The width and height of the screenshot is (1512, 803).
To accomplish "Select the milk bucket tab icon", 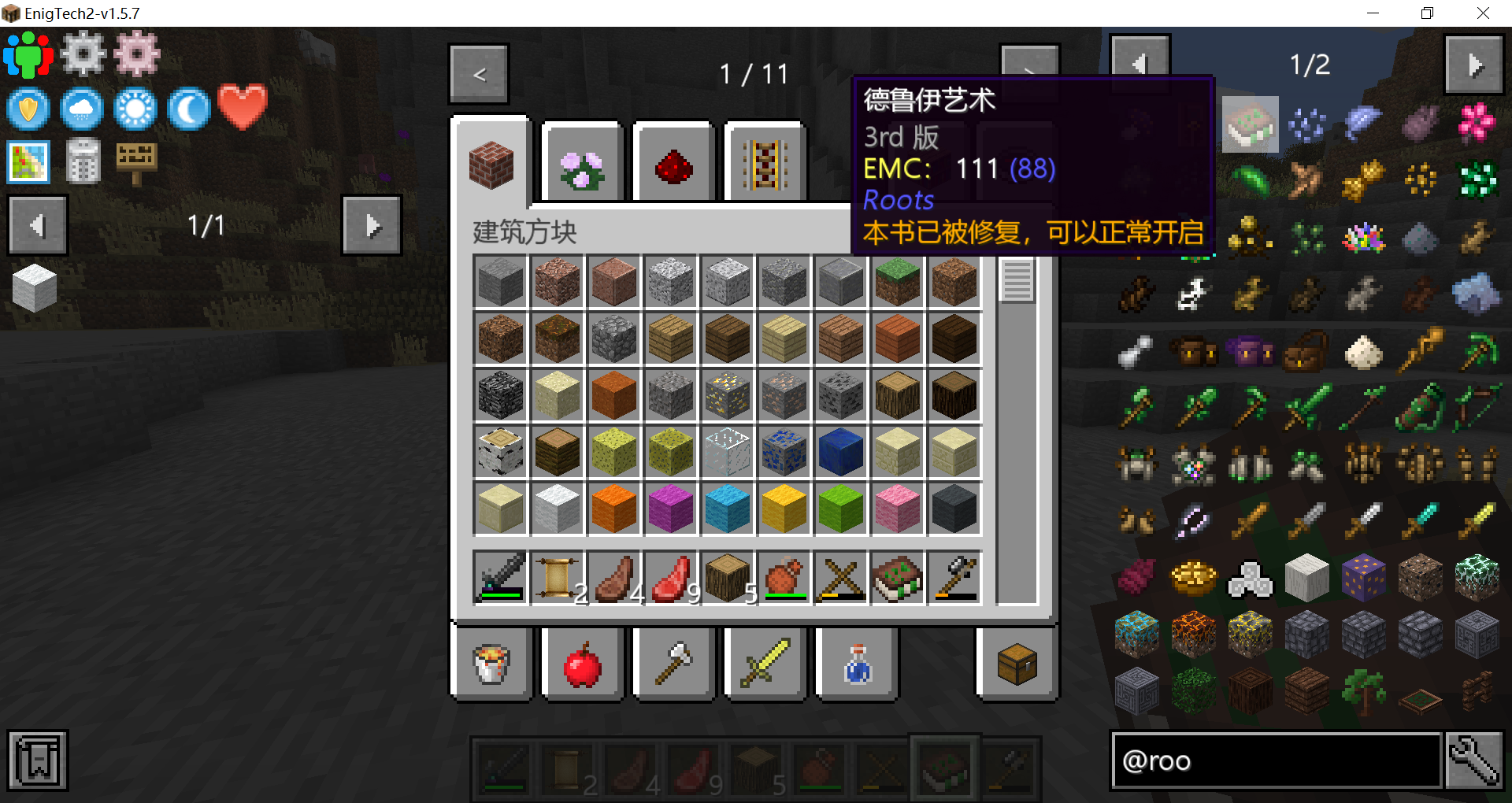I will (x=491, y=664).
